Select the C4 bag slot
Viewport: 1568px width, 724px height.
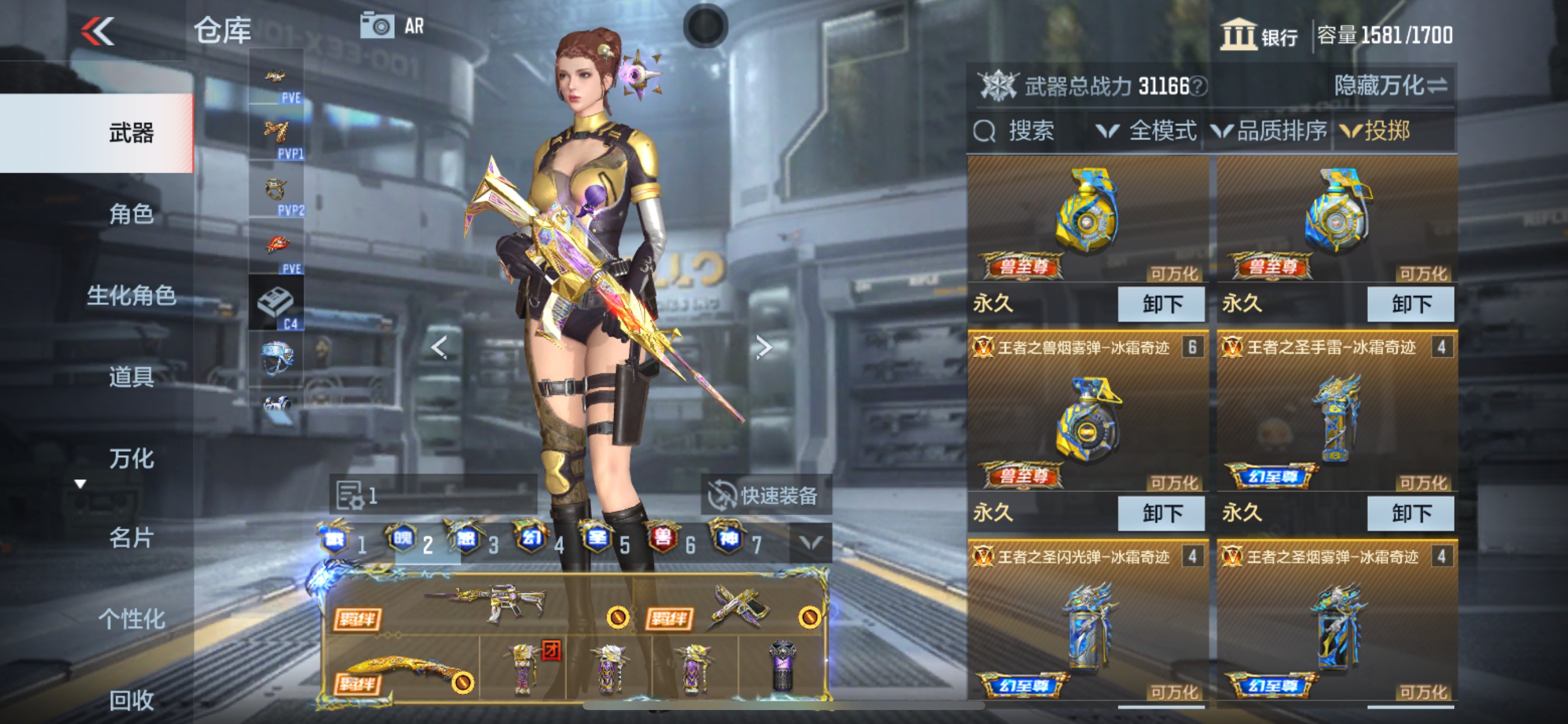[276, 303]
